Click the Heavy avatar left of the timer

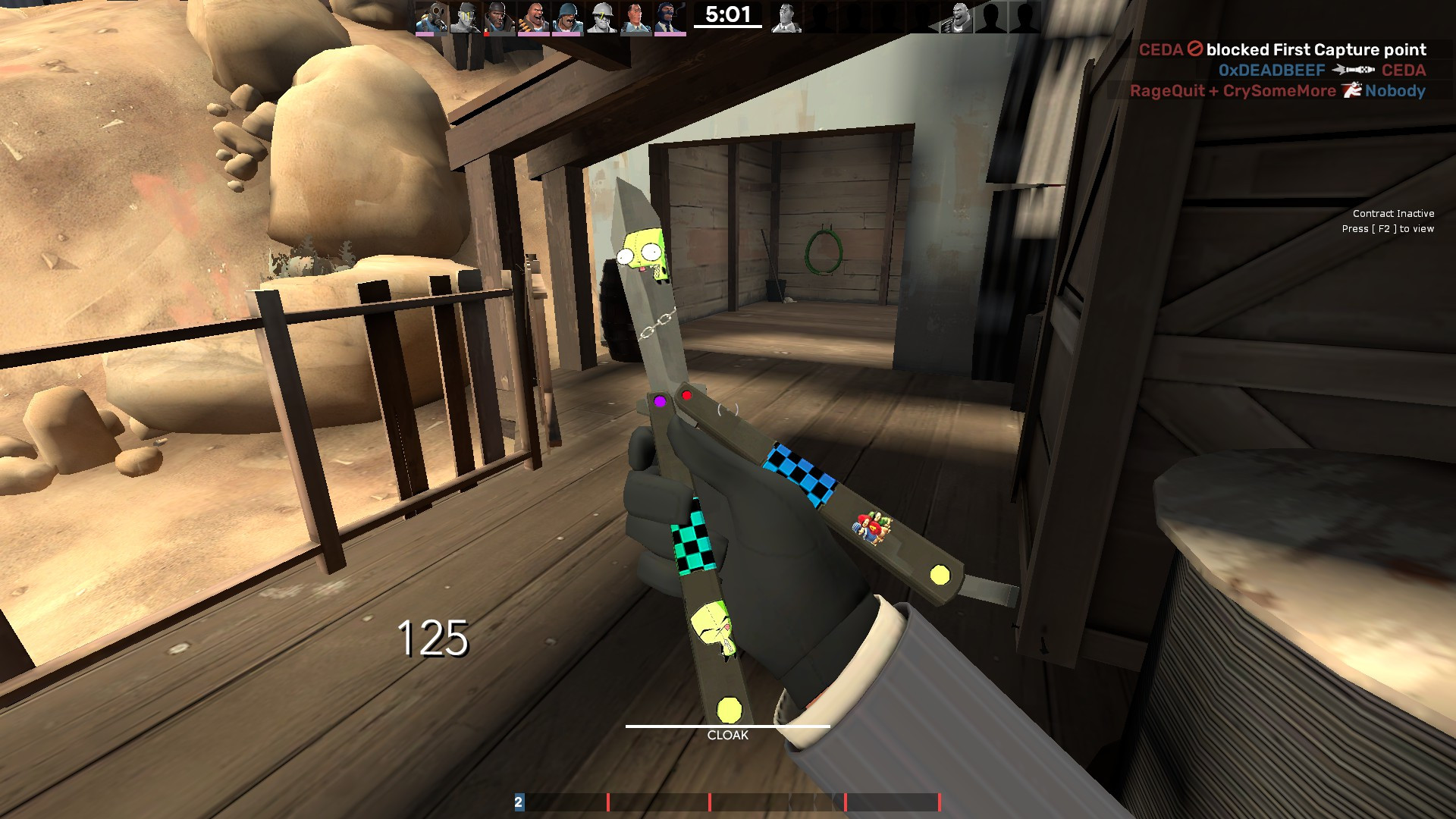pos(535,17)
